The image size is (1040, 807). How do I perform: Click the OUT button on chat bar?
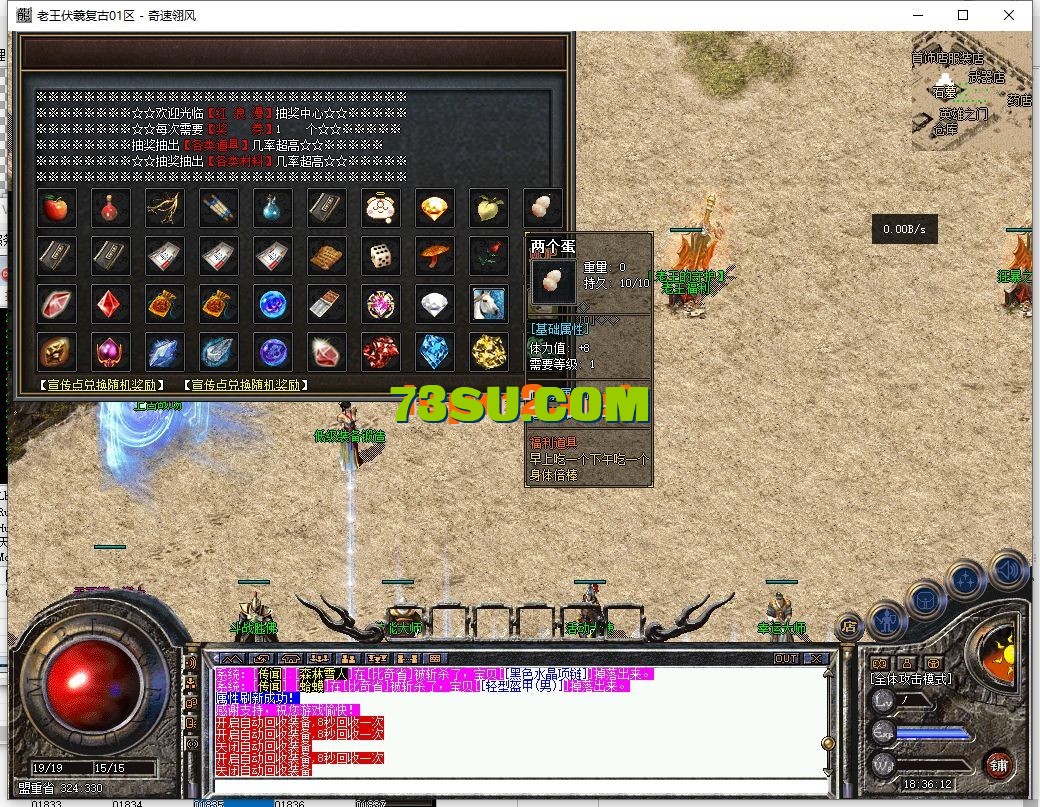click(x=786, y=658)
